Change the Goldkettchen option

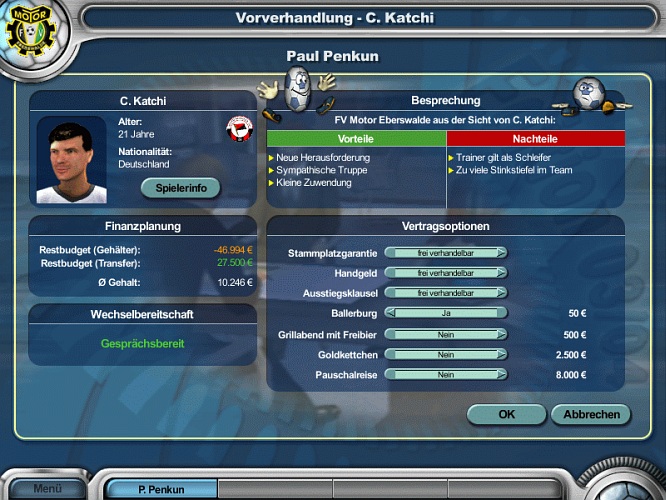tap(445, 355)
